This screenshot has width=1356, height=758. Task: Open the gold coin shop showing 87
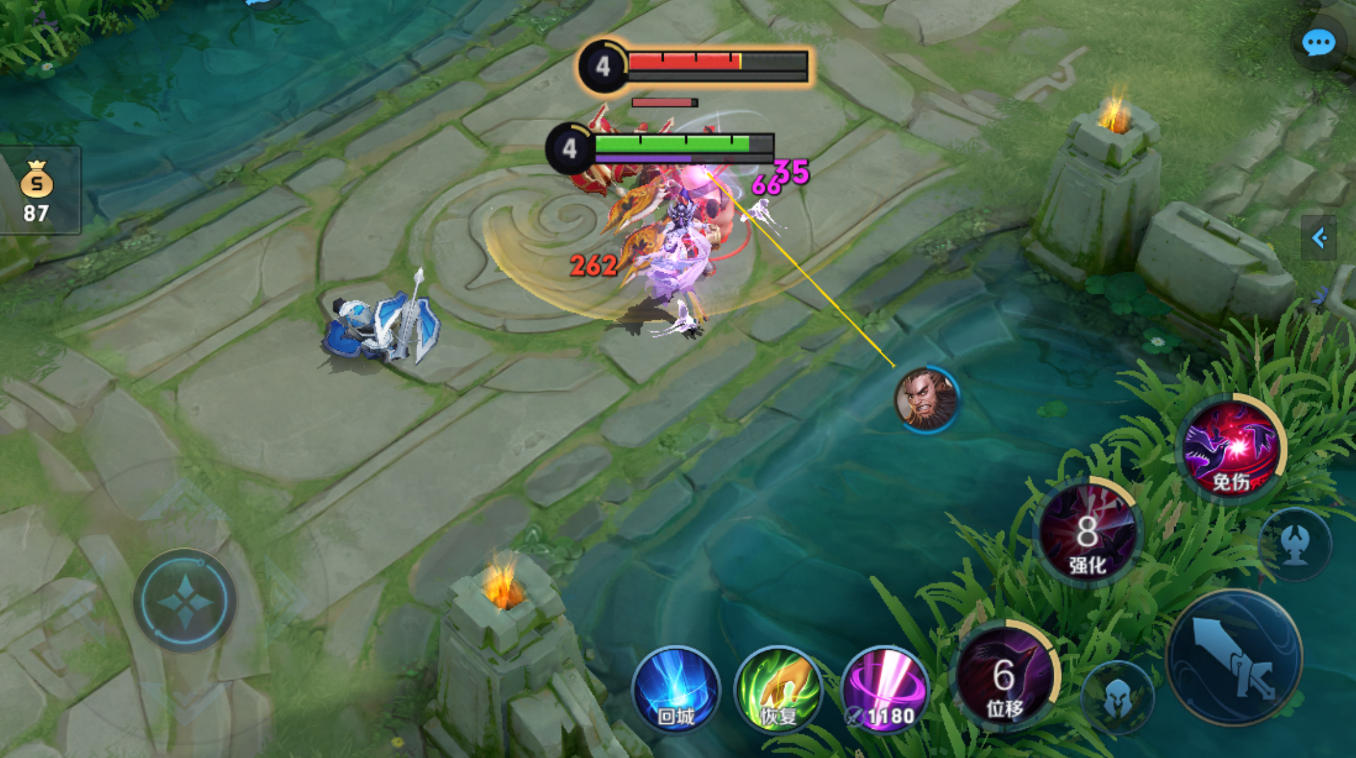[37, 190]
